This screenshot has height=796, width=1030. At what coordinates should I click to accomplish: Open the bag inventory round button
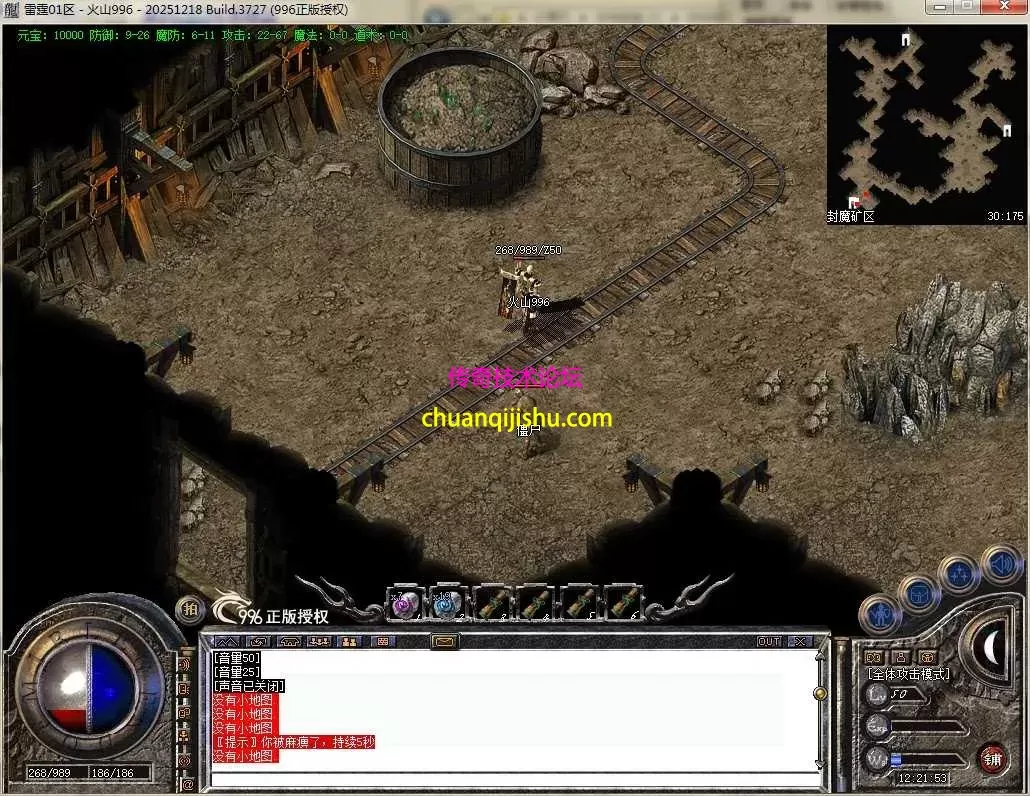click(918, 594)
